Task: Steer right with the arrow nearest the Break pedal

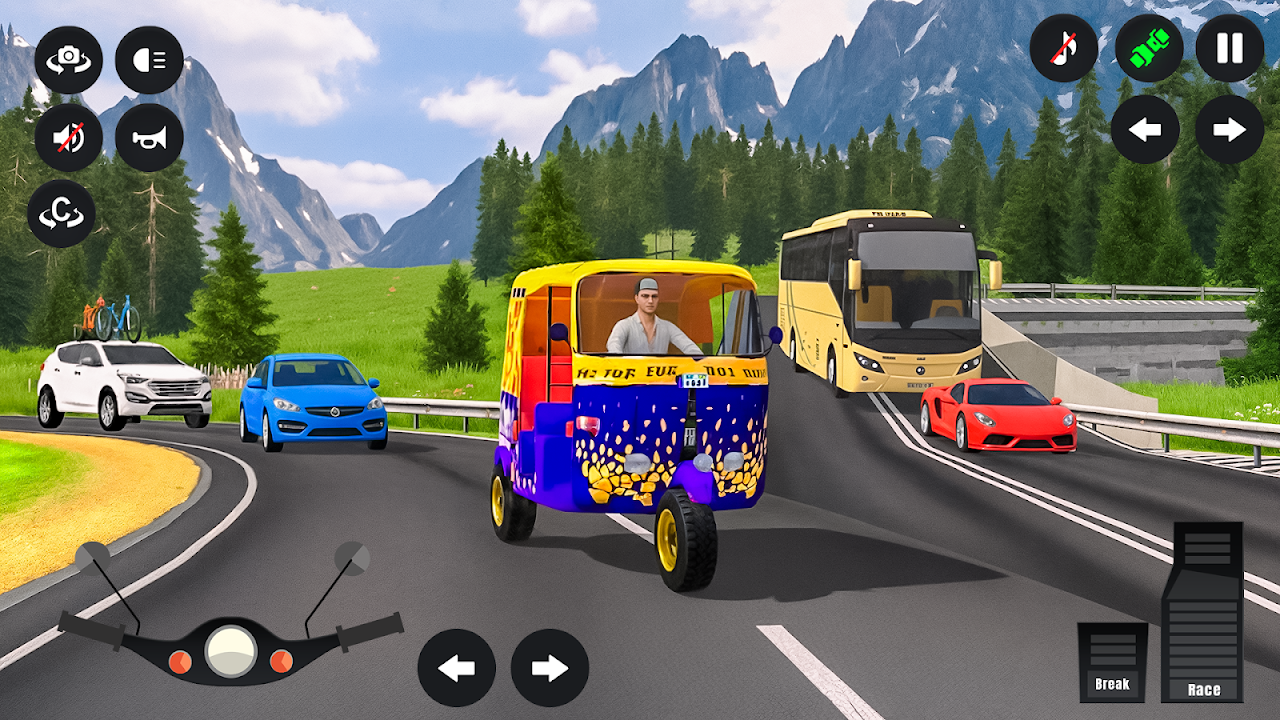Action: pos(549,668)
